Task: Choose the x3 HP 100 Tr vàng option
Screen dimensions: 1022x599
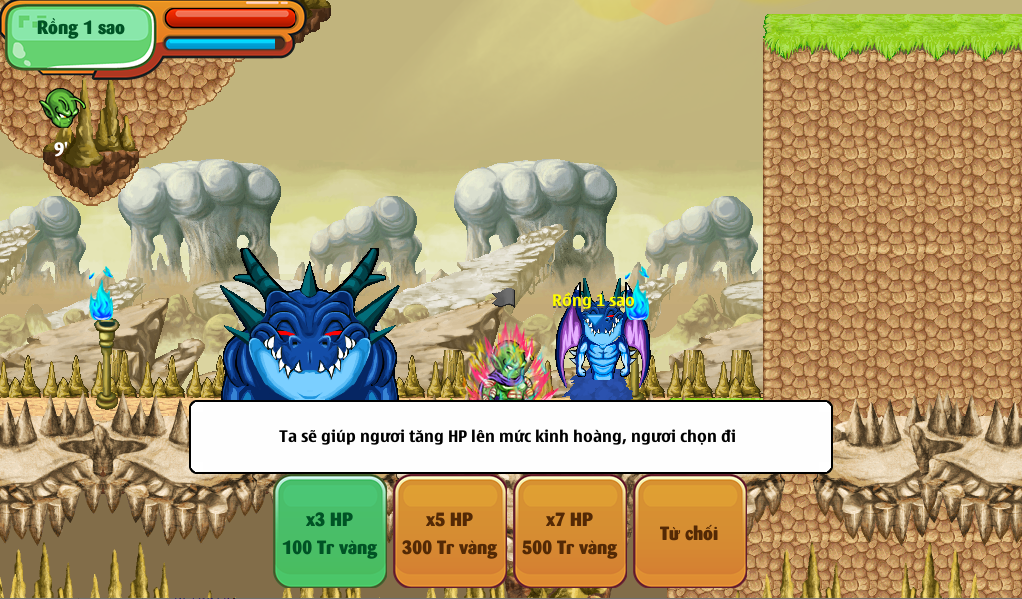Action: point(330,532)
